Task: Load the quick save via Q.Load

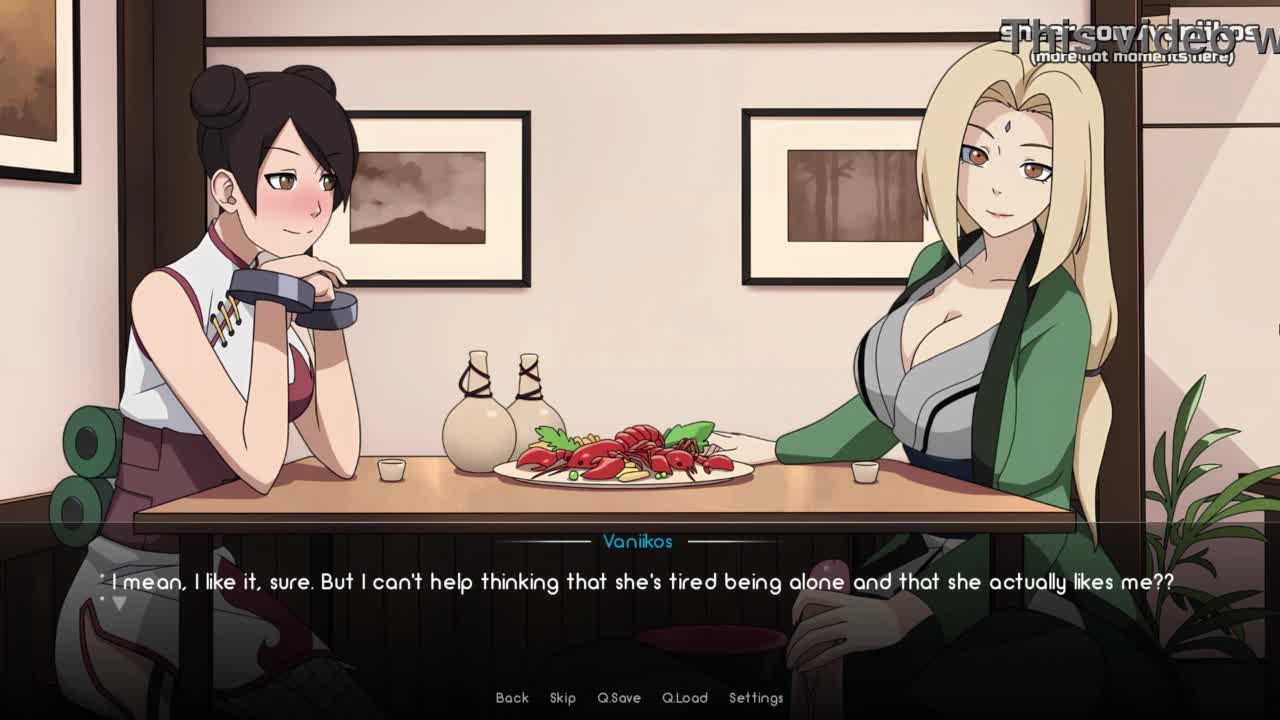Action: click(685, 698)
